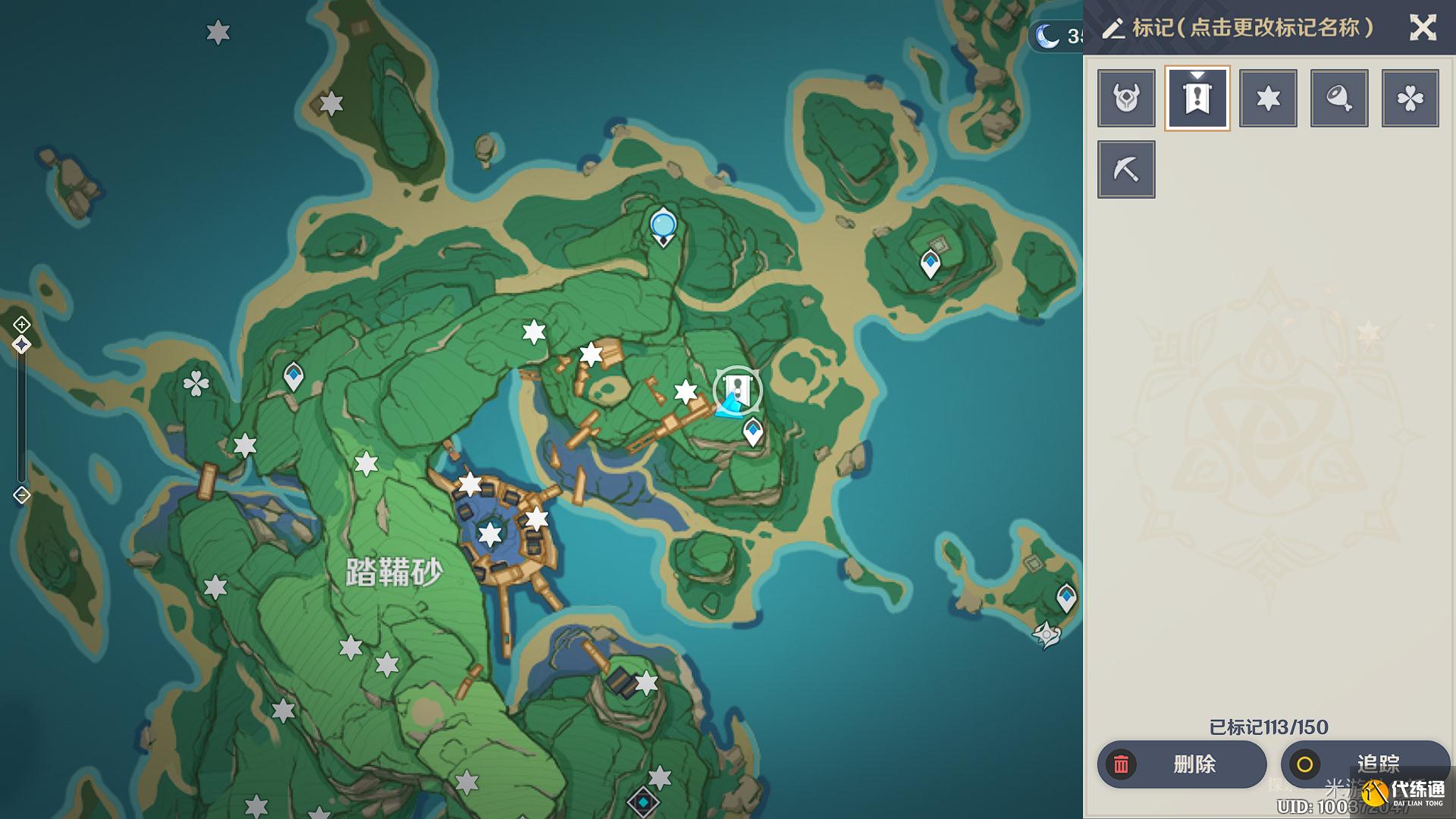
Task: Choose the horned monster marker icon
Action: pyautogui.click(x=1126, y=99)
